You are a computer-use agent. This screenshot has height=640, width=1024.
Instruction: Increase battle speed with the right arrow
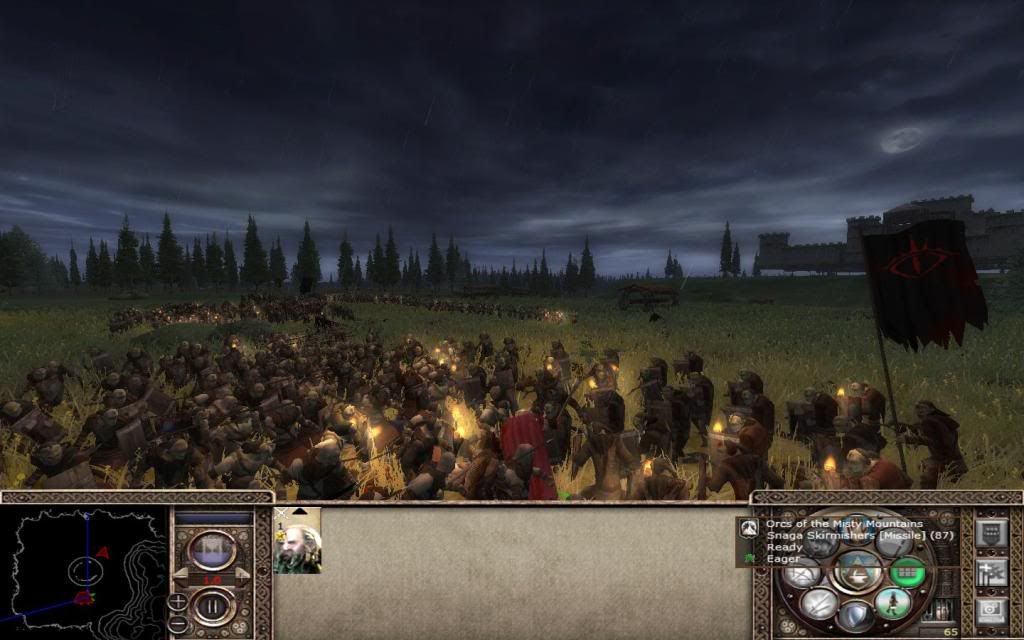click(x=241, y=576)
